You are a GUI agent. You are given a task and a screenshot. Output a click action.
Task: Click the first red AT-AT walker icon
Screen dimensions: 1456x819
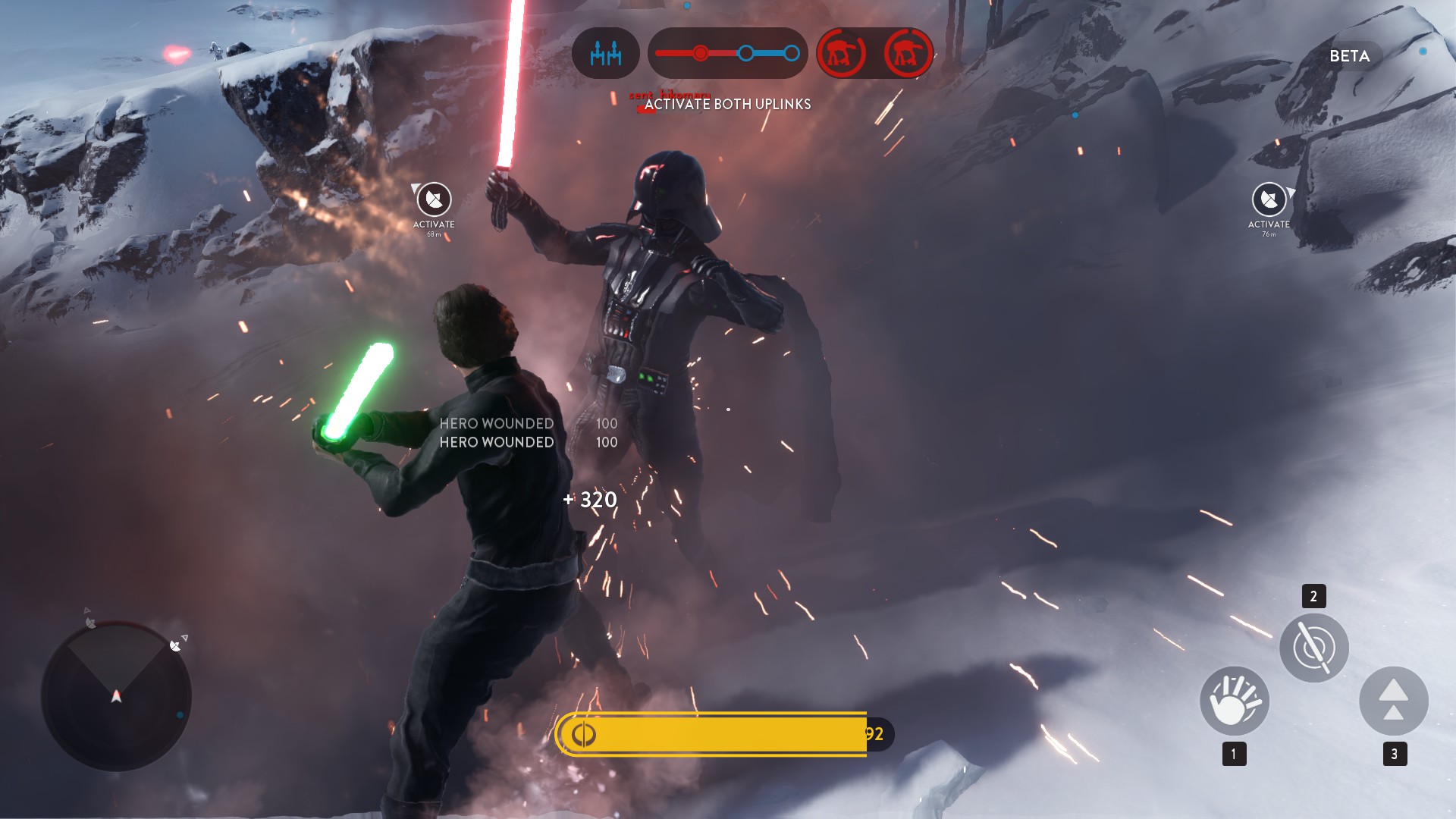842,53
